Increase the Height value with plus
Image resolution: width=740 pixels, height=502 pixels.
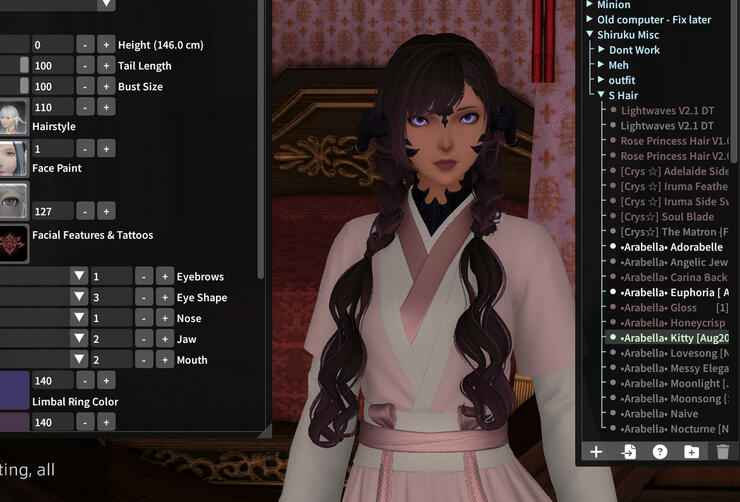tap(106, 45)
